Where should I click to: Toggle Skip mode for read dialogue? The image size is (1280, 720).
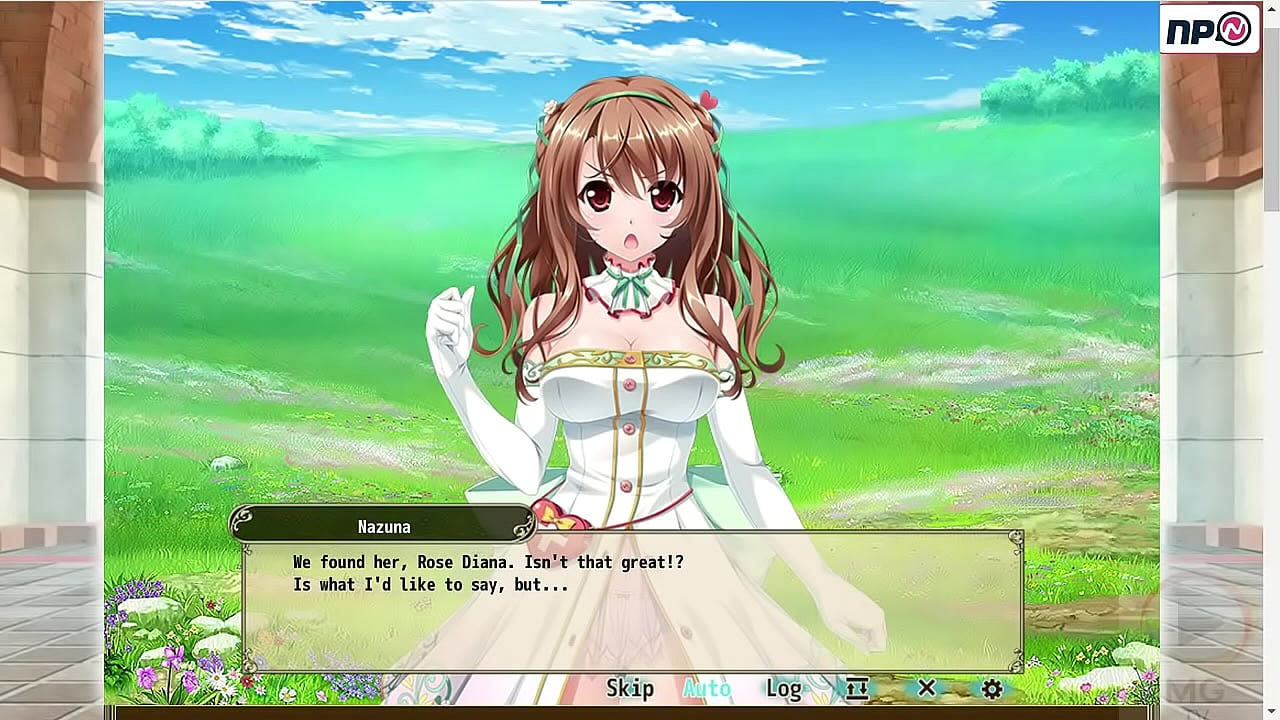point(629,688)
